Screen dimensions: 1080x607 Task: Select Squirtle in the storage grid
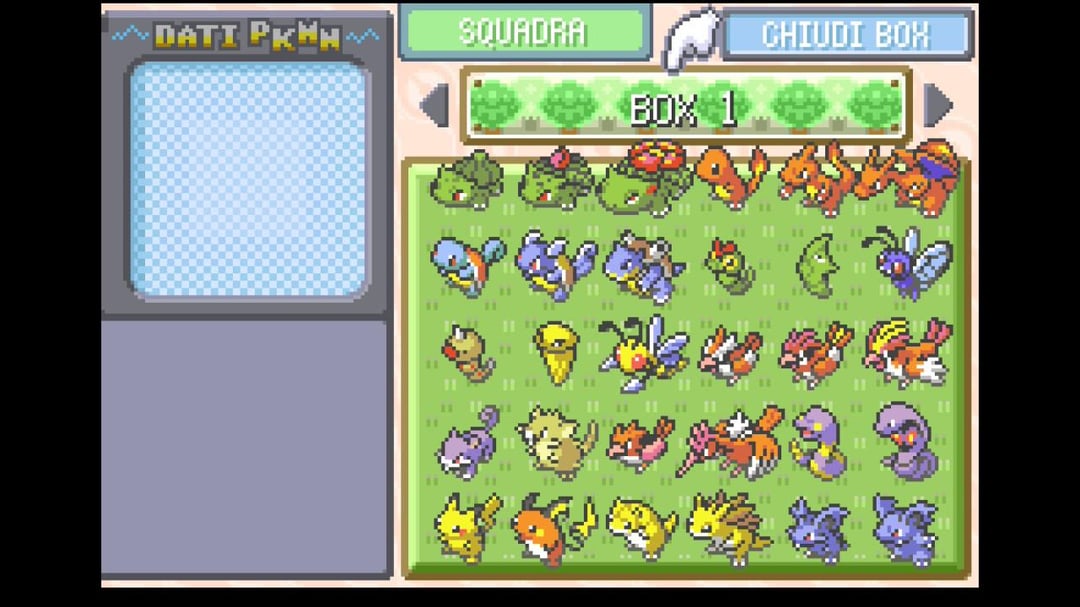coord(467,265)
